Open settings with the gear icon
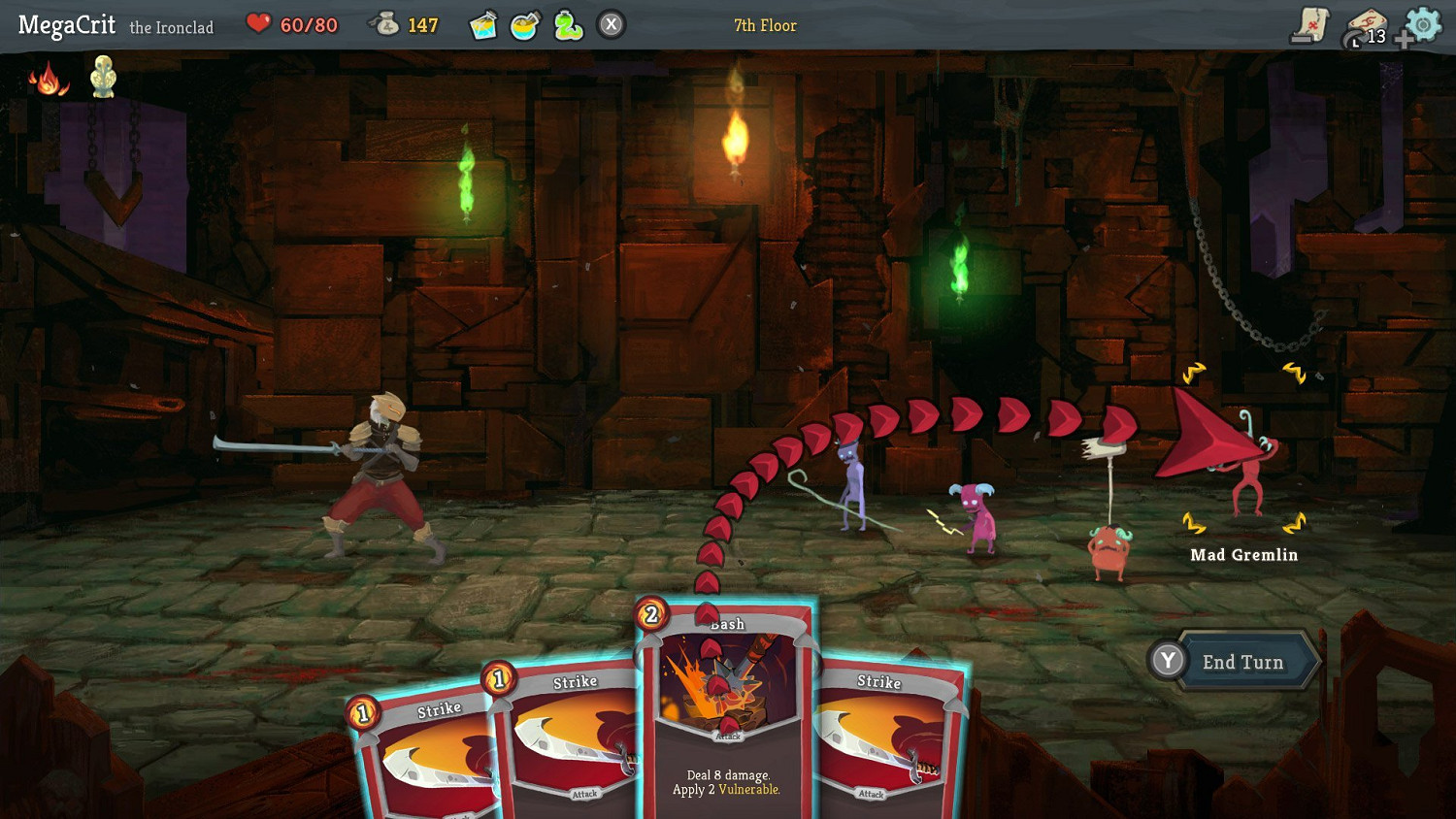The height and width of the screenshot is (819, 1456). (1424, 24)
